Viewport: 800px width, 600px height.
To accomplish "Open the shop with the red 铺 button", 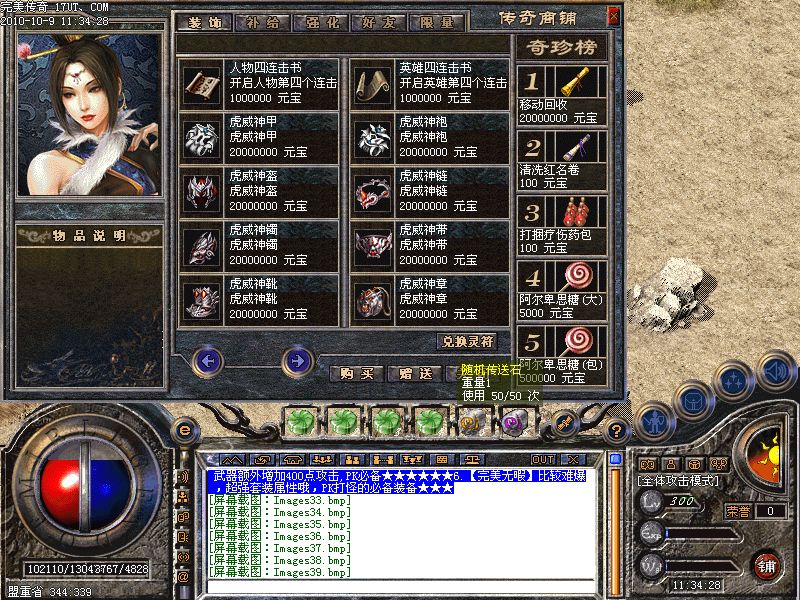I will 767,566.
